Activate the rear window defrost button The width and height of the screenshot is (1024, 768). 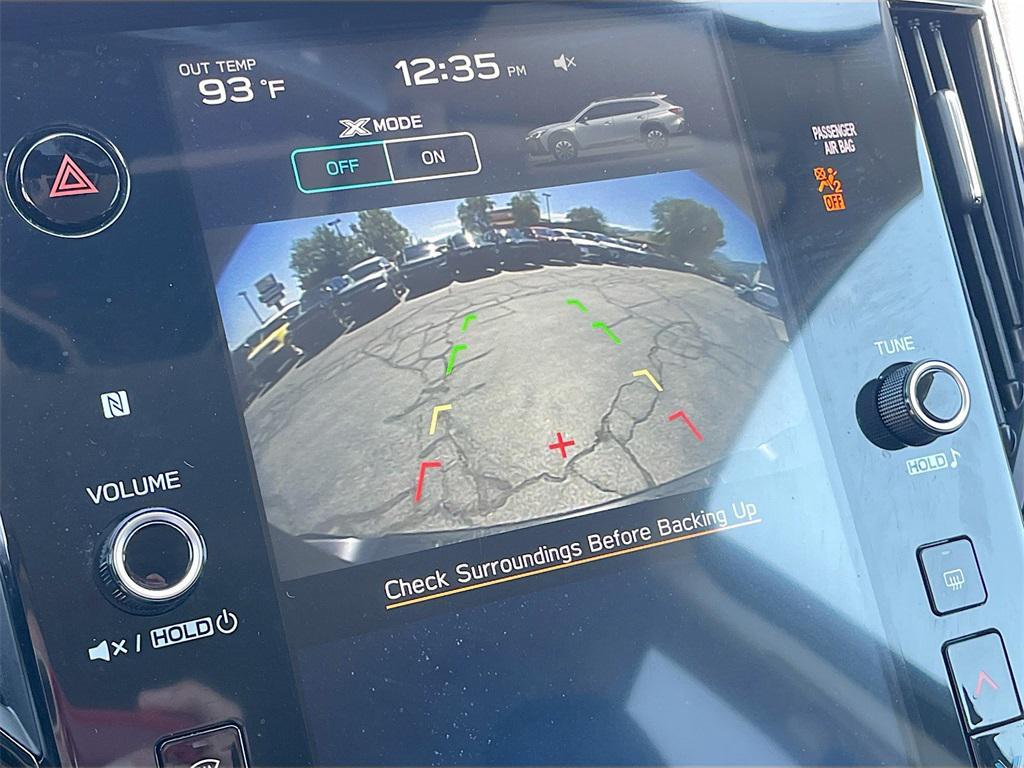(951, 574)
